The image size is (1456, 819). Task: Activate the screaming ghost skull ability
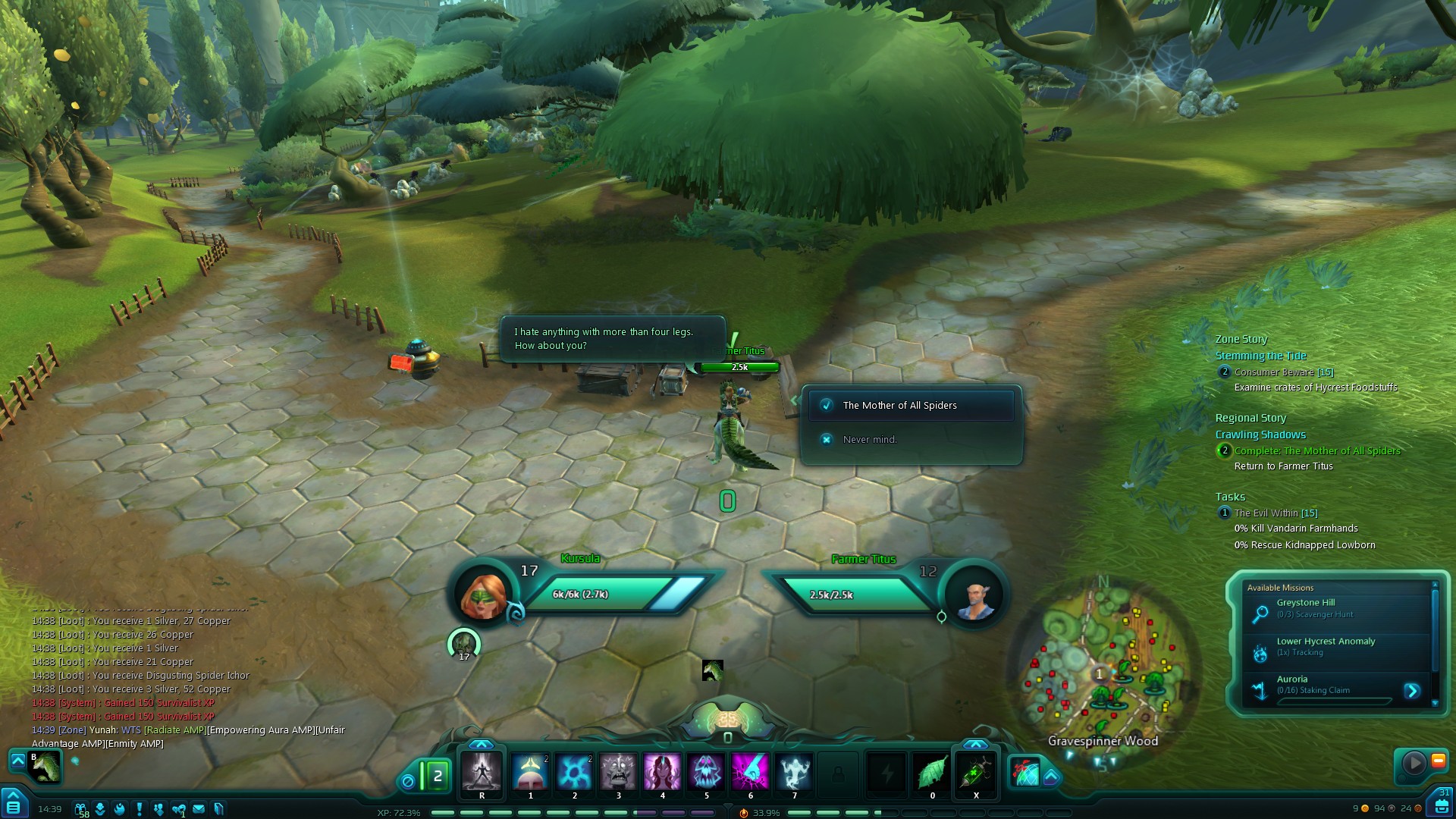tap(706, 772)
